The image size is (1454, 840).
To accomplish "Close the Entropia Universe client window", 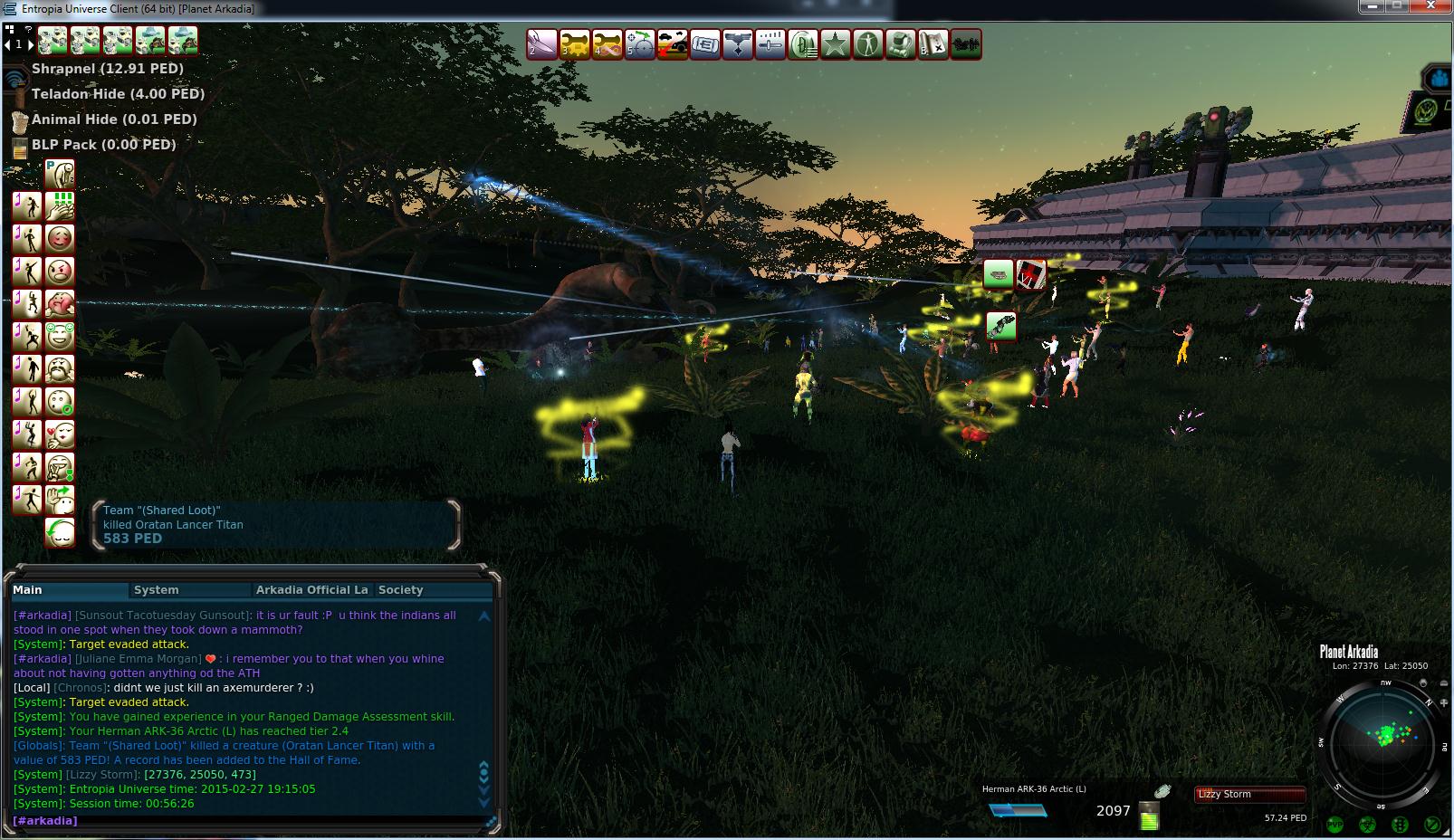I will [1432, 6].
